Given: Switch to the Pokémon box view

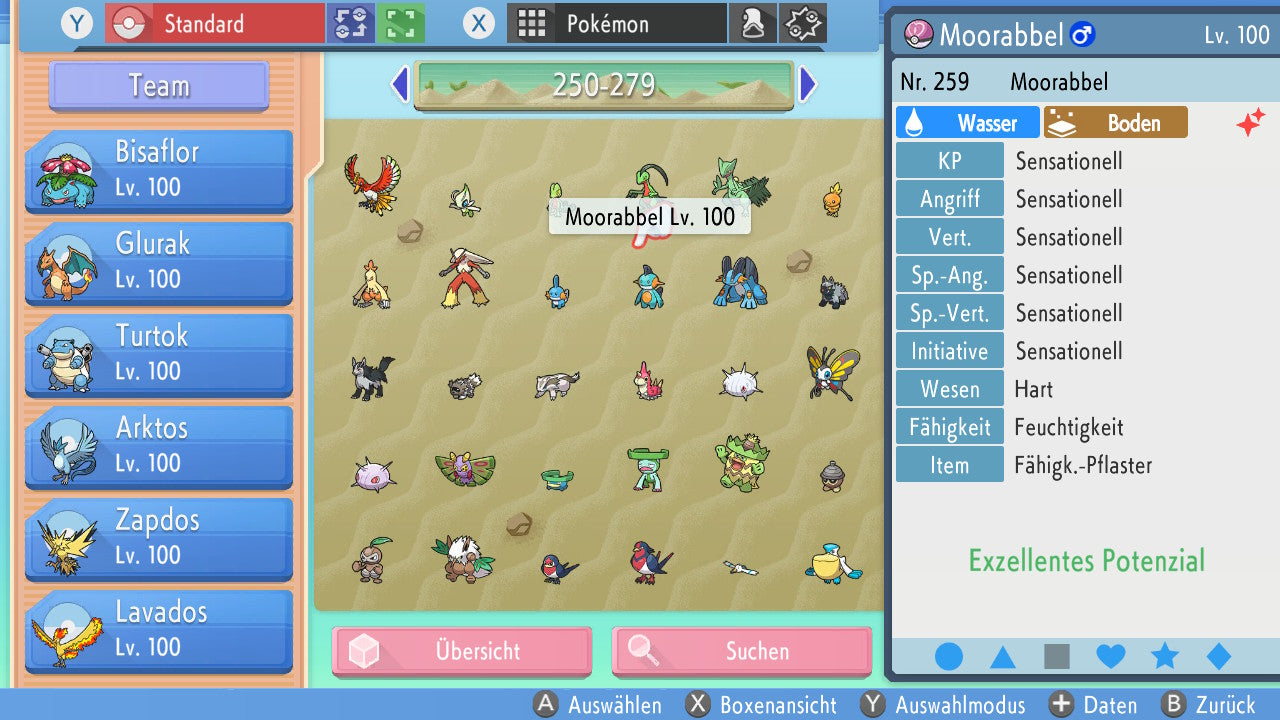Looking at the screenshot, I should tap(616, 23).
